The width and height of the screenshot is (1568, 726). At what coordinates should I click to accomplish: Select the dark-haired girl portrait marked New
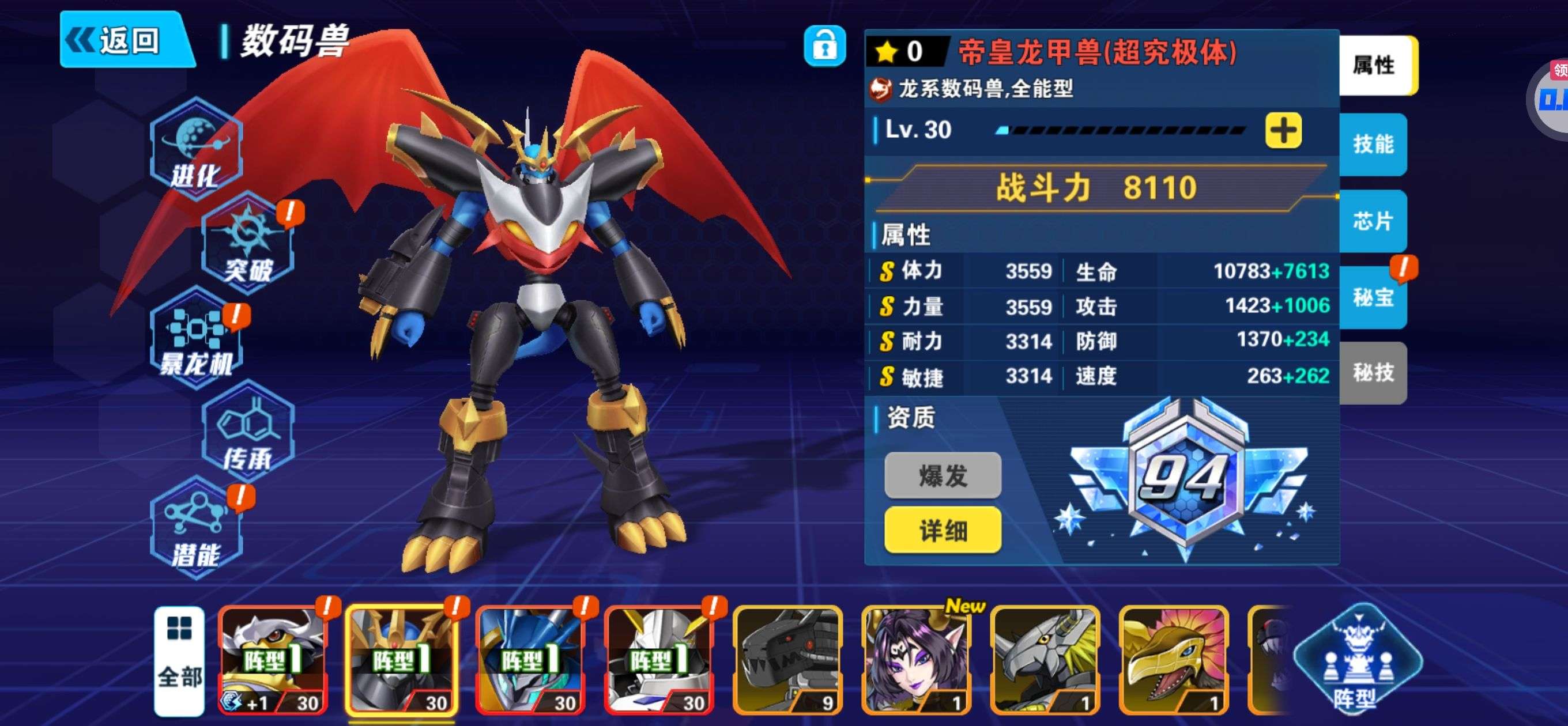pos(917,660)
